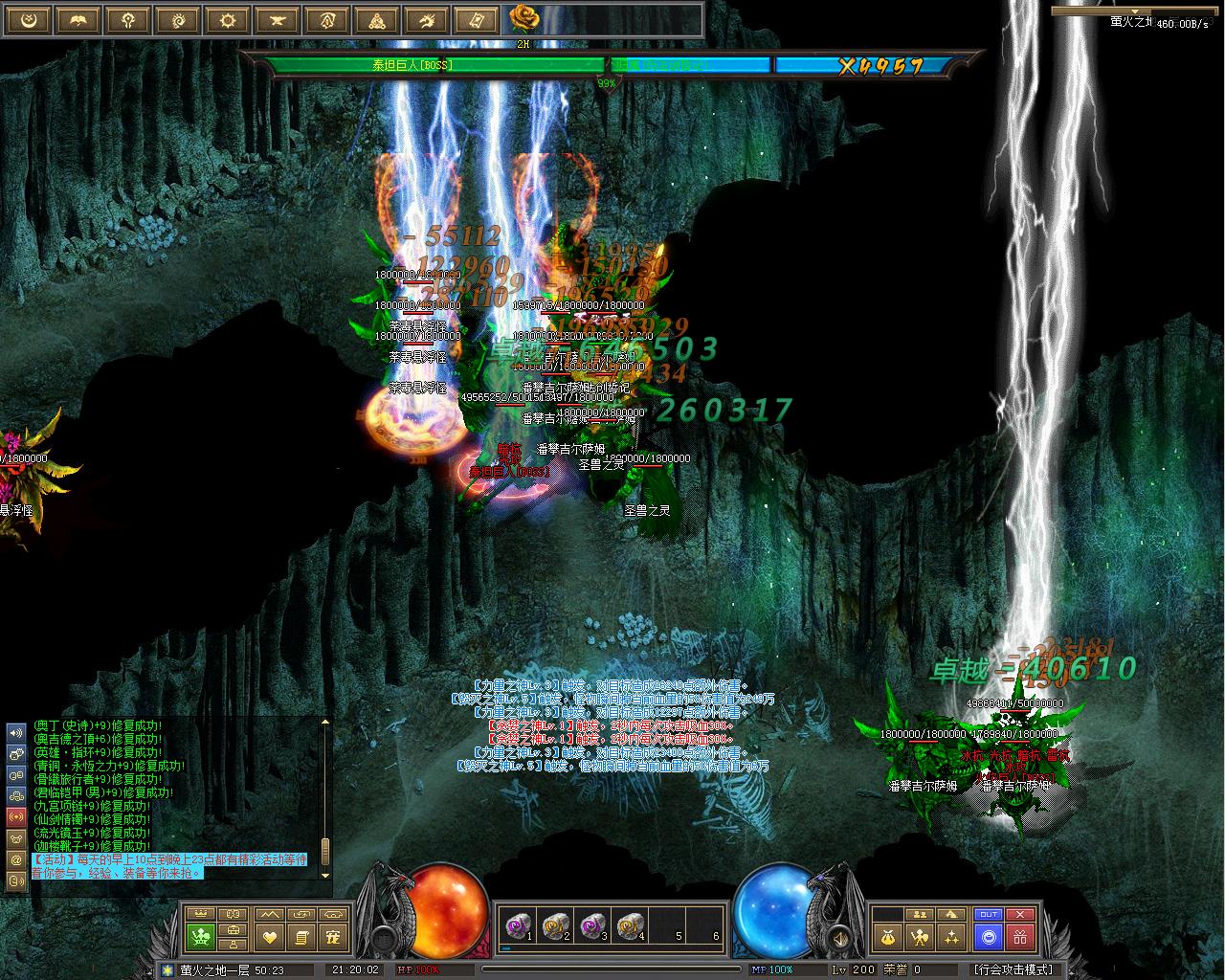The image size is (1225, 980).
Task: Click the chat scrollbar up arrow
Action: (x=325, y=722)
